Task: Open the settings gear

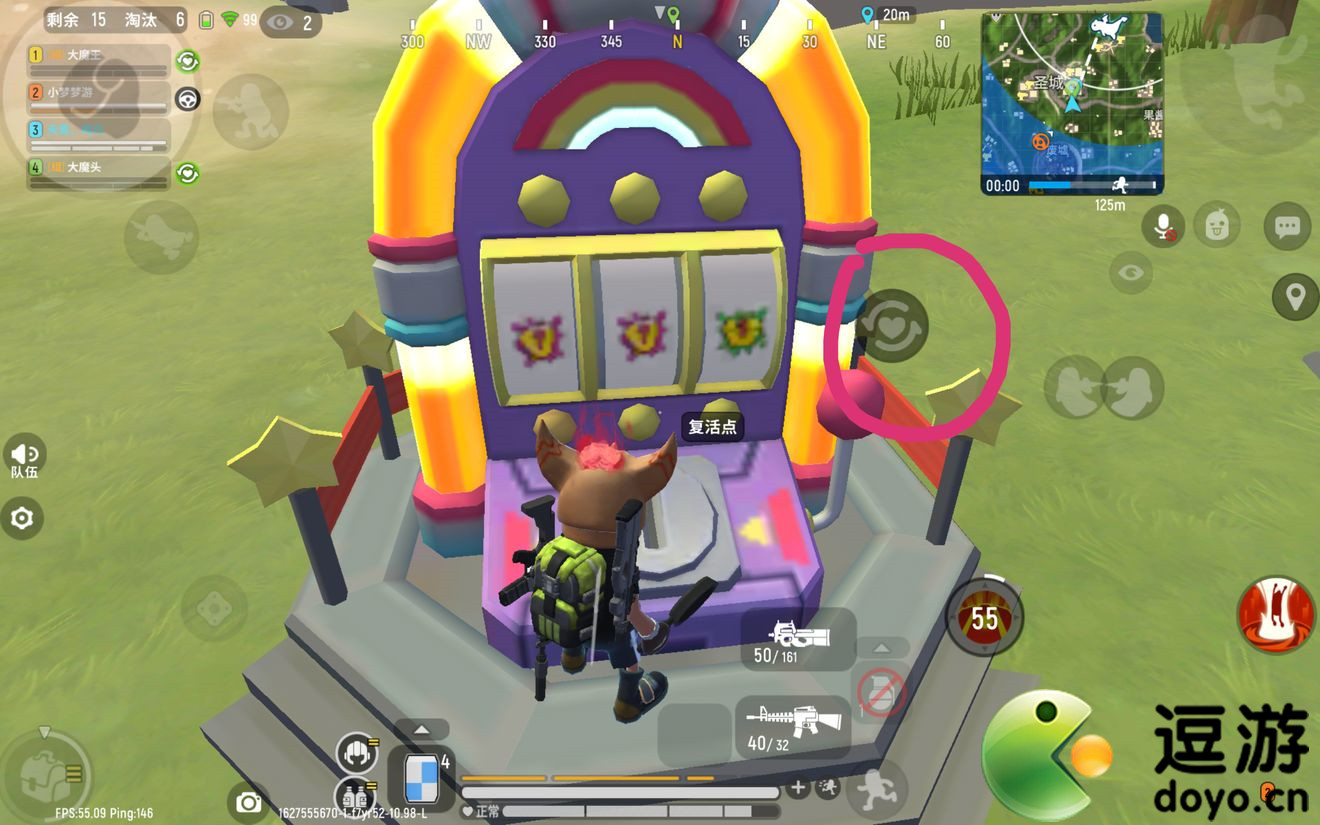Action: click(x=21, y=518)
